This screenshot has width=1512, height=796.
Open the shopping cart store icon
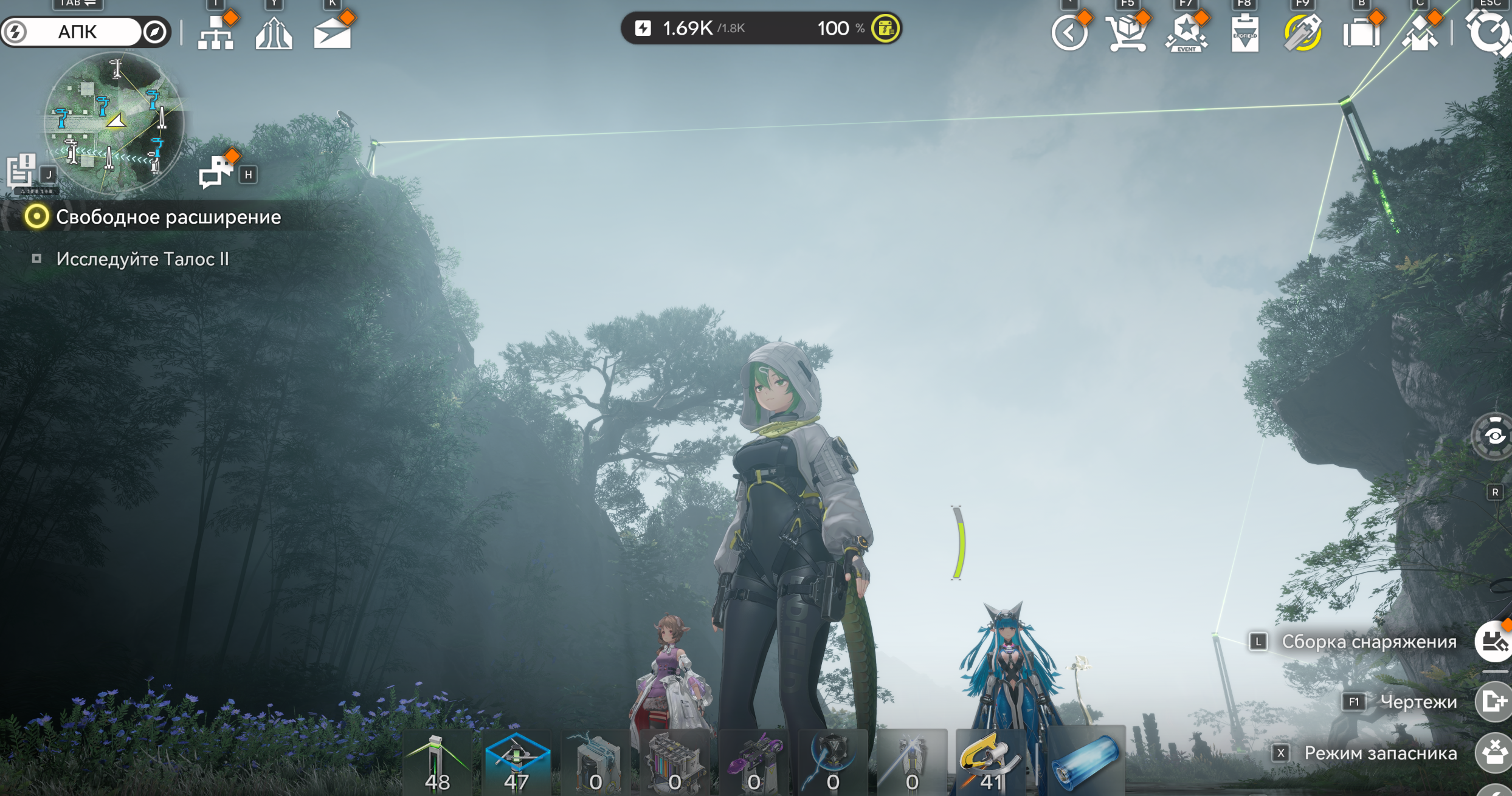pos(1127,33)
